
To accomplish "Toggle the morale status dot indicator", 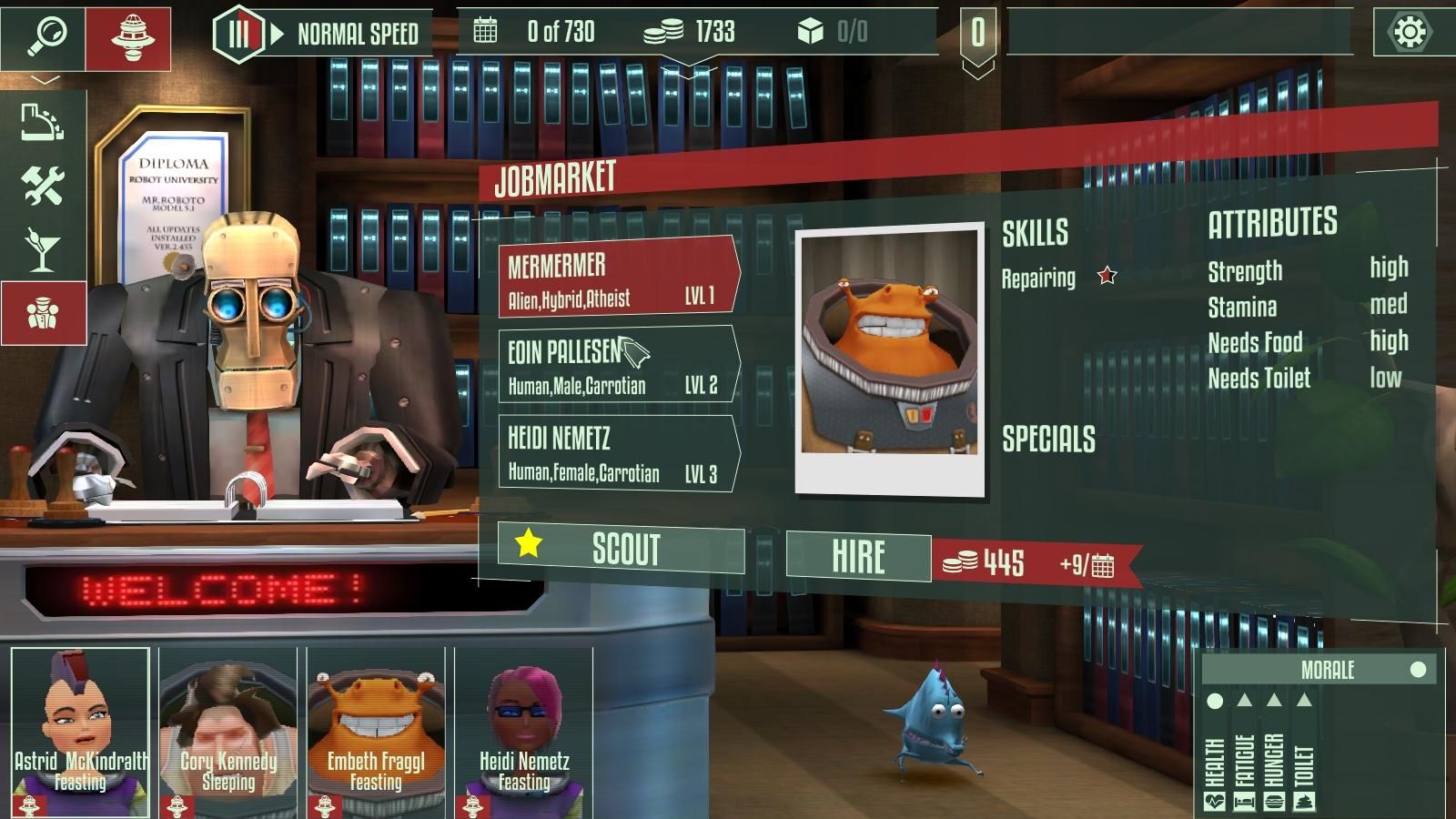I will point(1418,671).
